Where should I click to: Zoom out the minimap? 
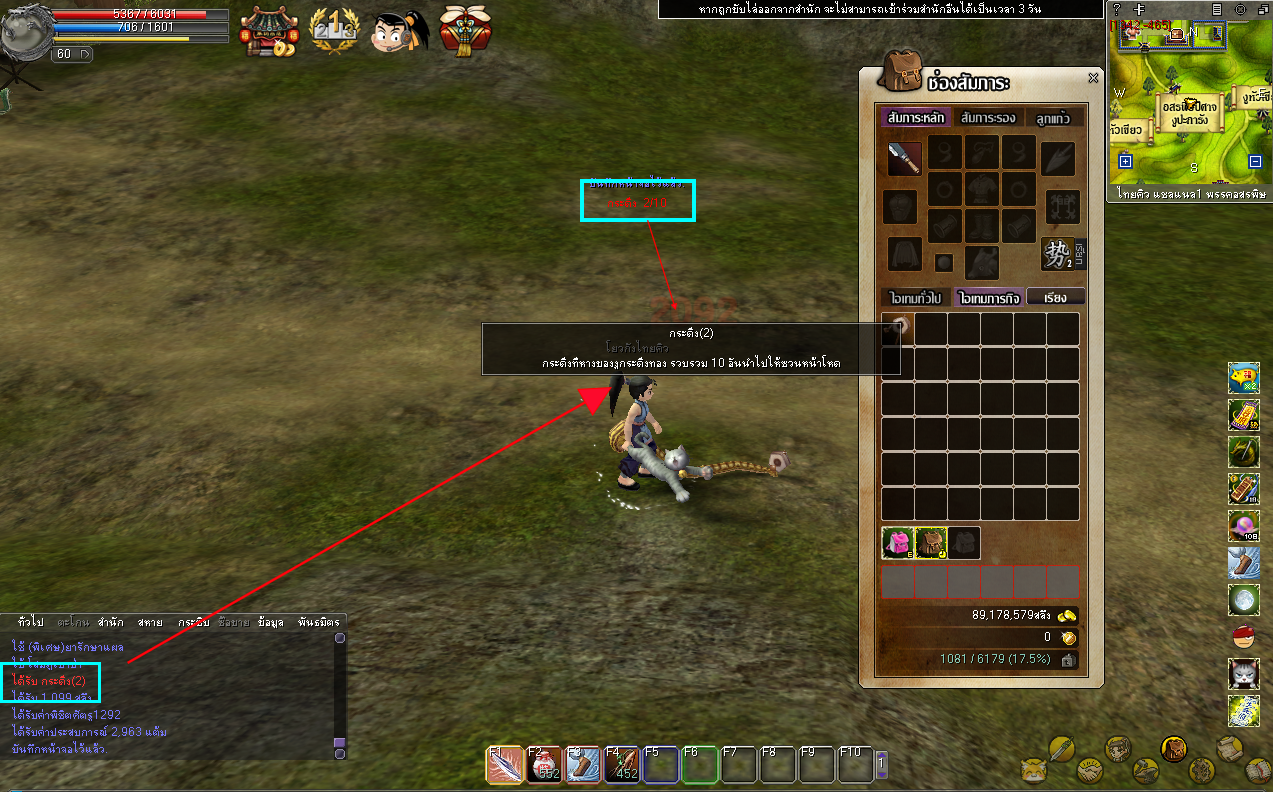coord(1255,161)
